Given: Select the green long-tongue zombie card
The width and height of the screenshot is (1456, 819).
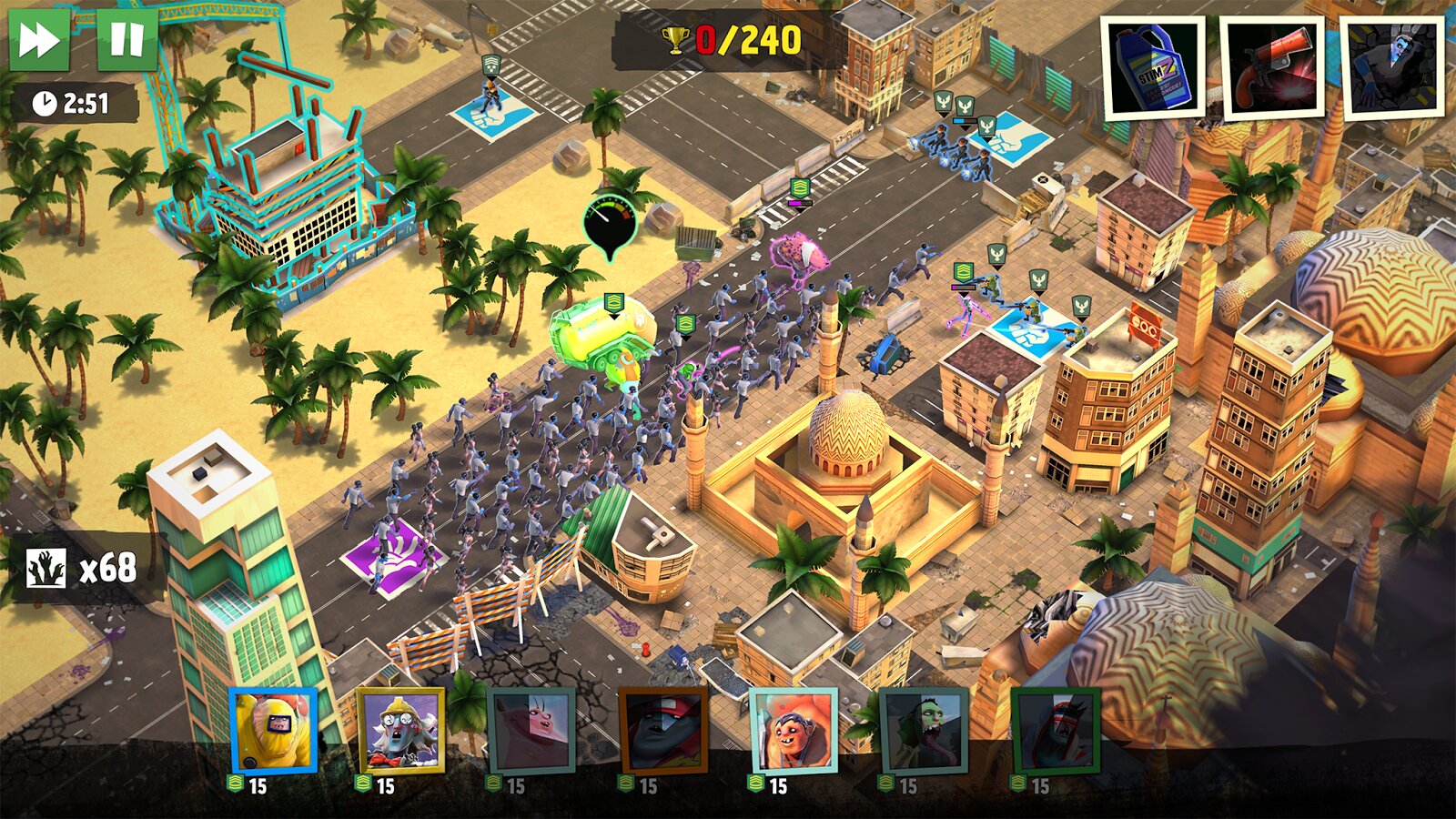Looking at the screenshot, I should point(924,730).
